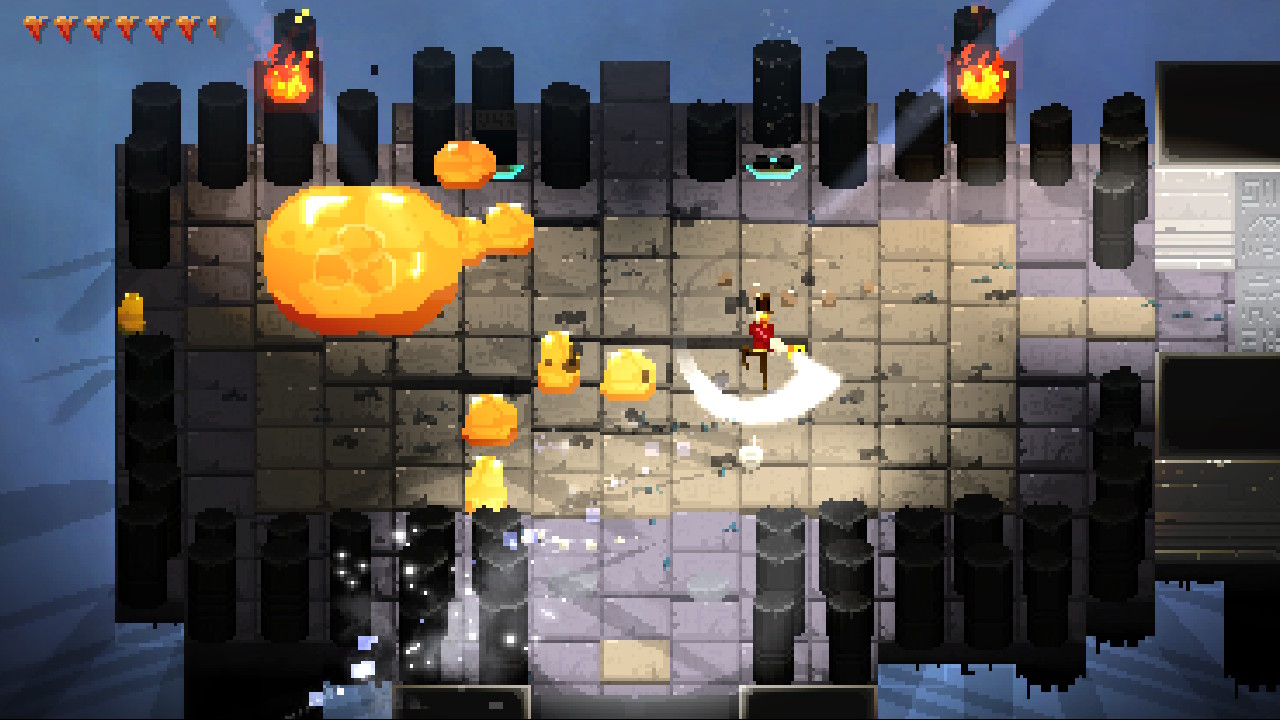Click the teal marker beside the upper torch
1280x720 pixels.
(x=507, y=172)
